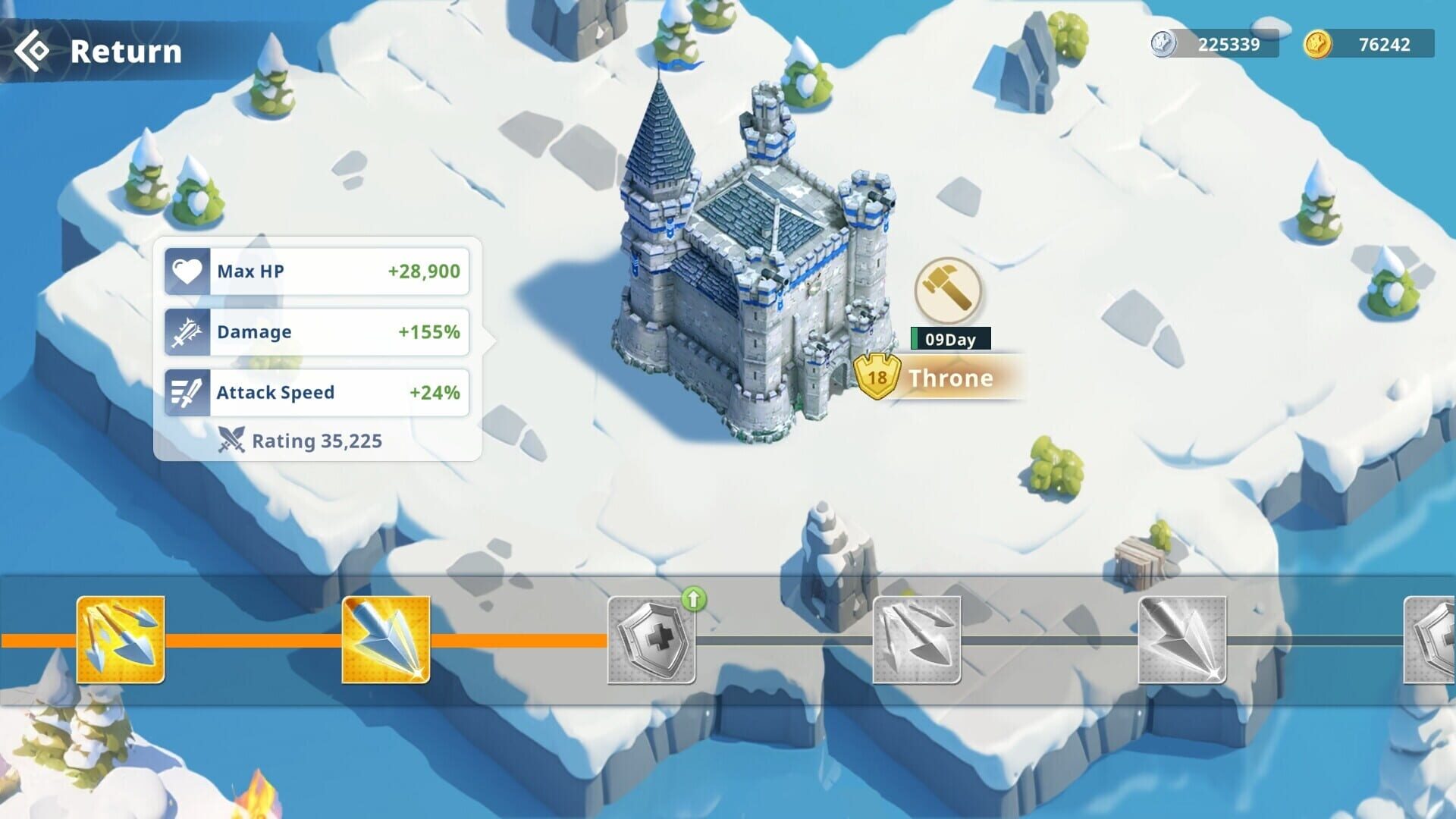The width and height of the screenshot is (1456, 819).
Task: Click the Attack Speed icon
Action: coord(187,392)
